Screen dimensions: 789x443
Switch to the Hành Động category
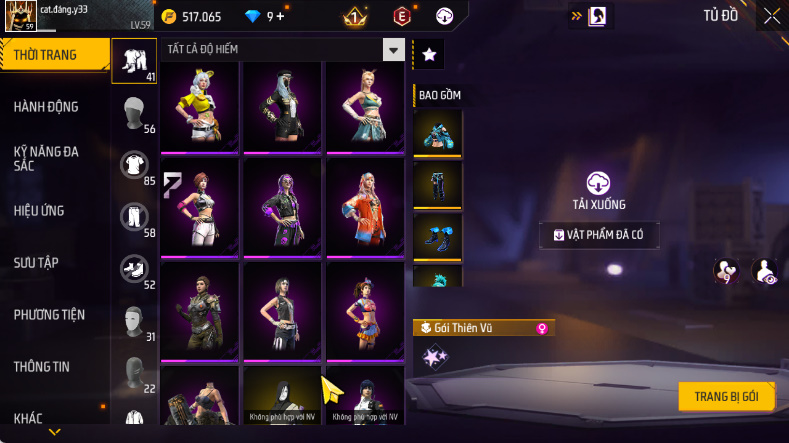point(46,107)
